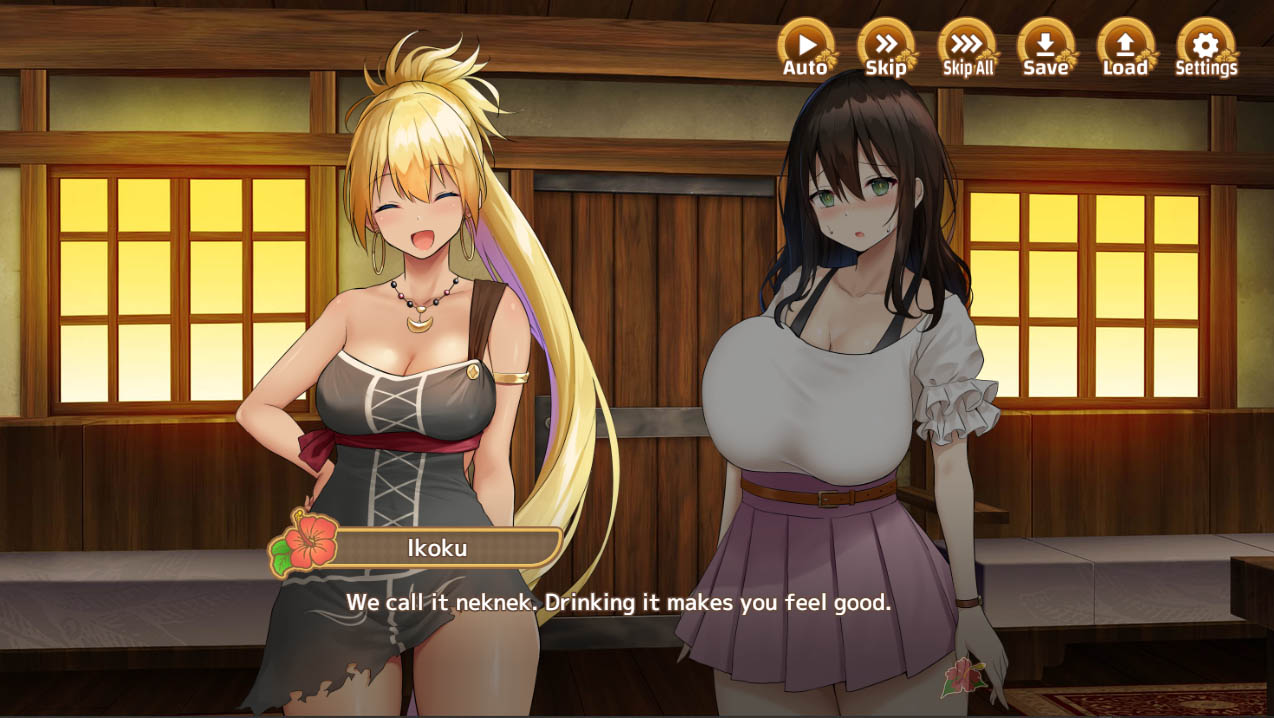Screen dimensions: 1274x718
Task: Enable Auto dialogue playback
Action: 806,47
